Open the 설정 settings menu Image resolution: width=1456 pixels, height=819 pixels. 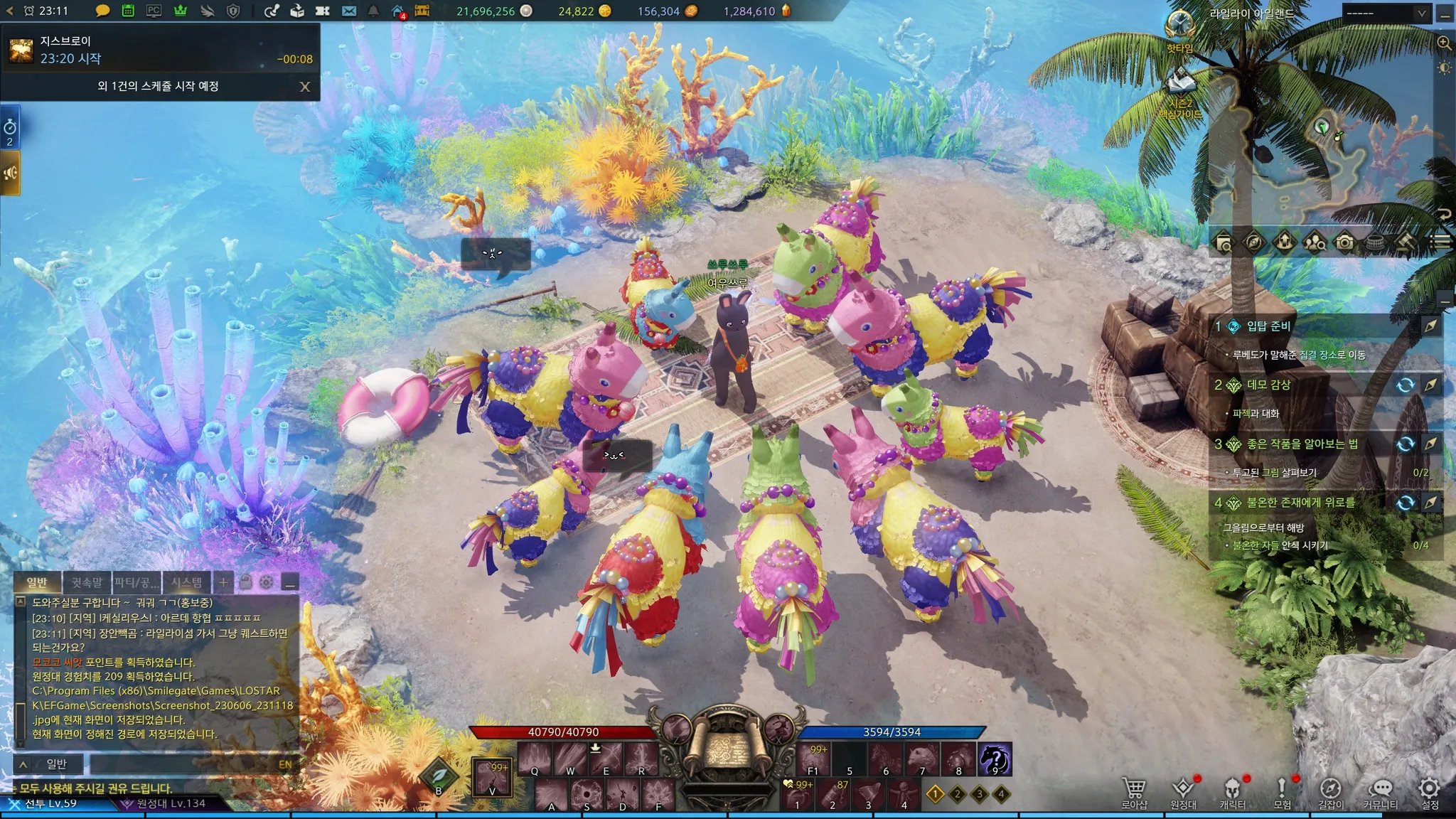coord(1430,793)
